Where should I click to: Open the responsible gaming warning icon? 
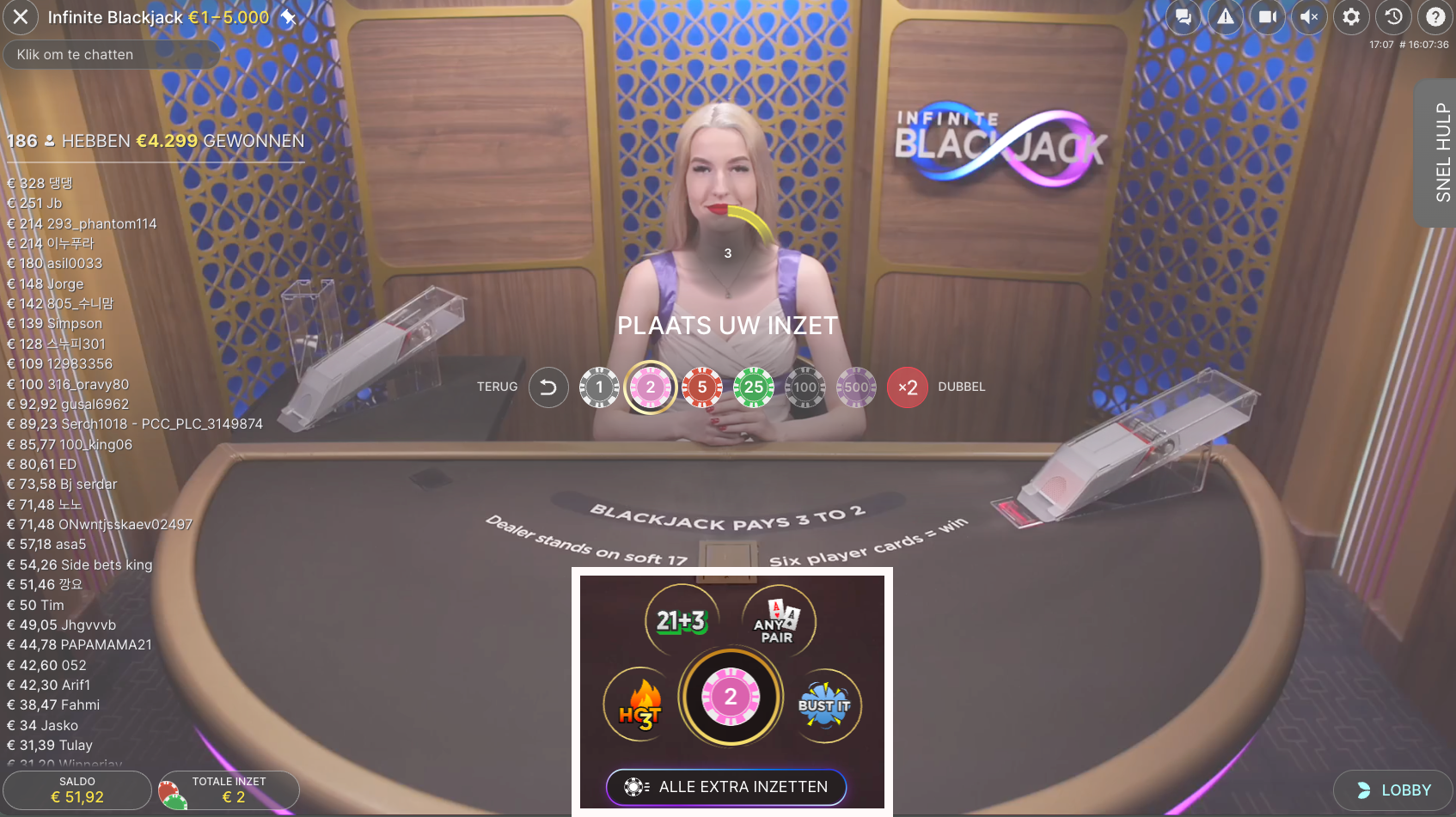click(x=1225, y=17)
